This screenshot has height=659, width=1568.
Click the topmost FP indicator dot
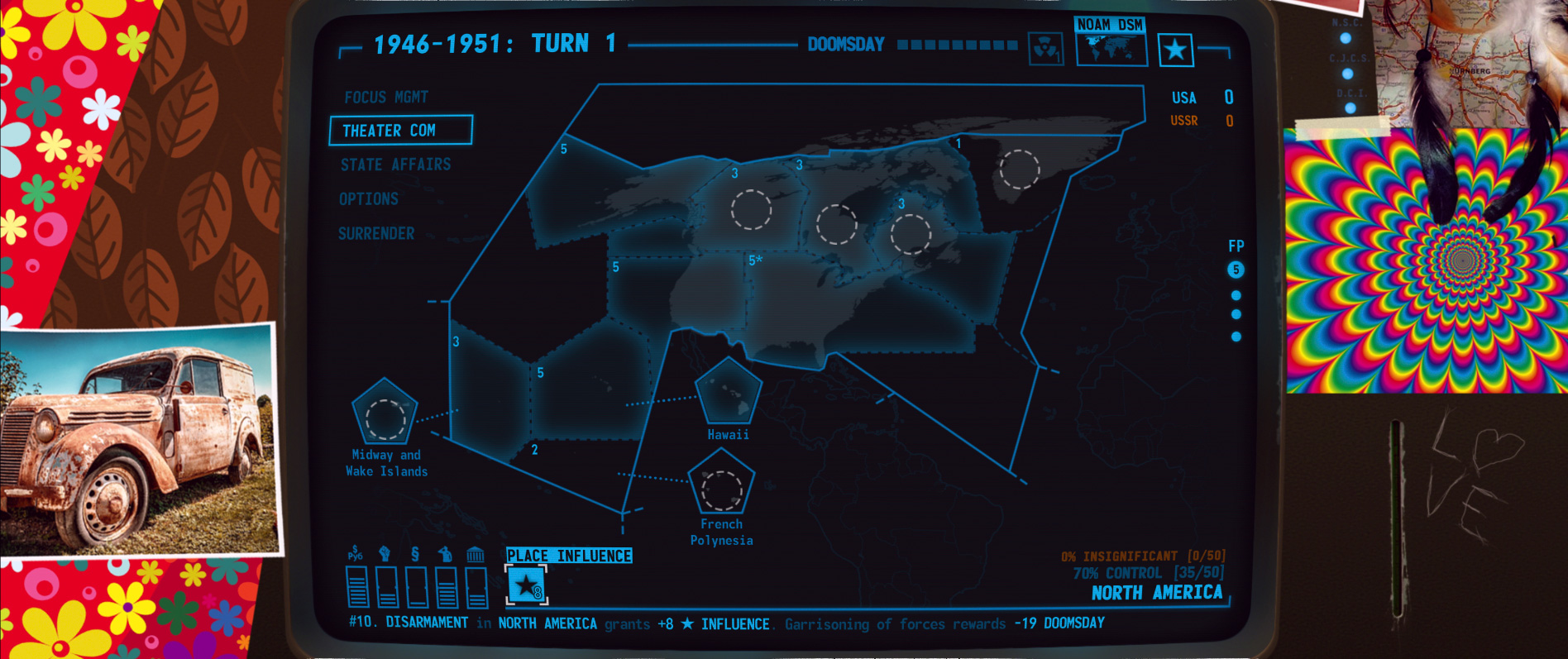[x=1236, y=270]
